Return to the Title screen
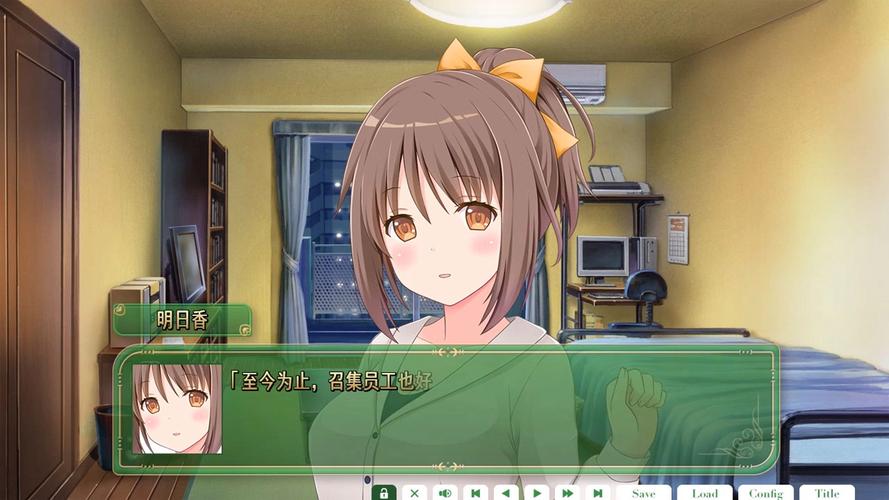889x500 pixels. pos(826,493)
